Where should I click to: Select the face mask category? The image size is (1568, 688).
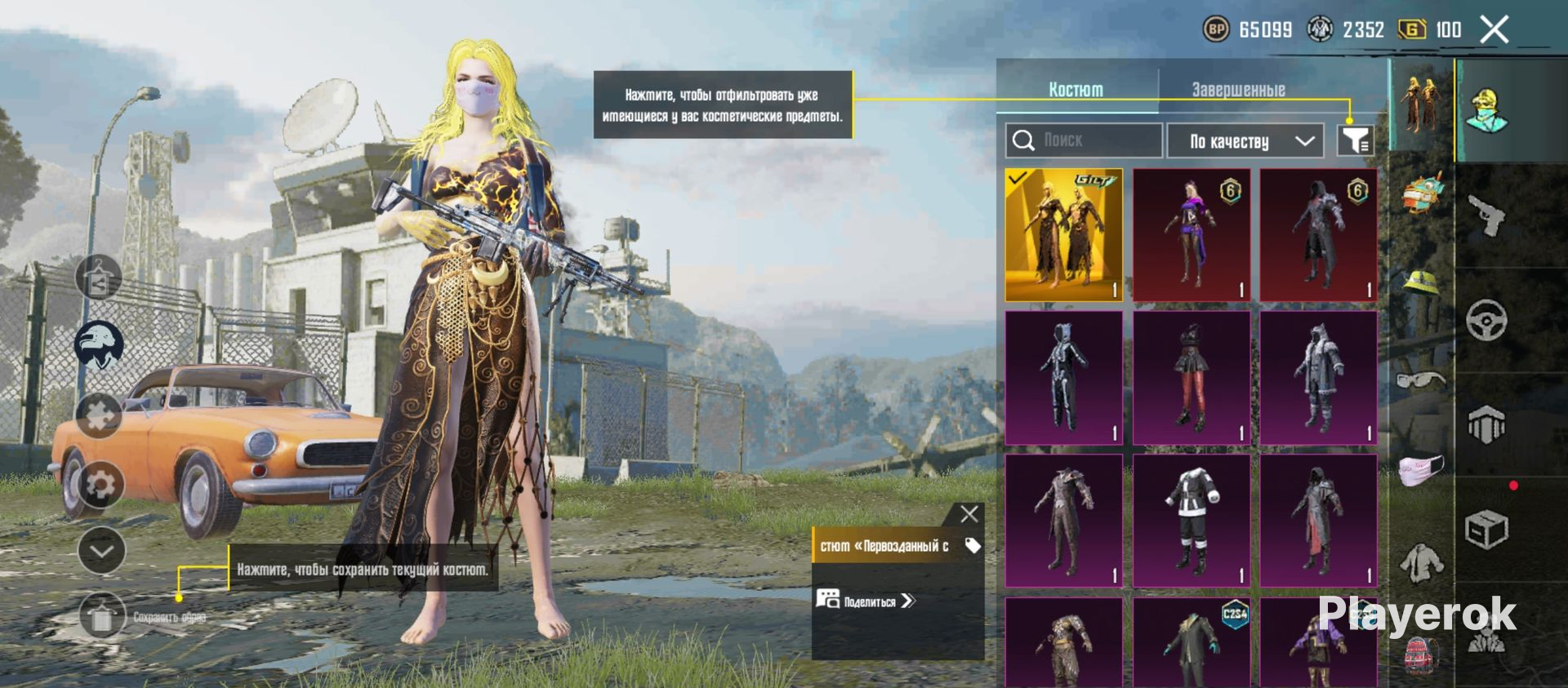coord(1422,470)
